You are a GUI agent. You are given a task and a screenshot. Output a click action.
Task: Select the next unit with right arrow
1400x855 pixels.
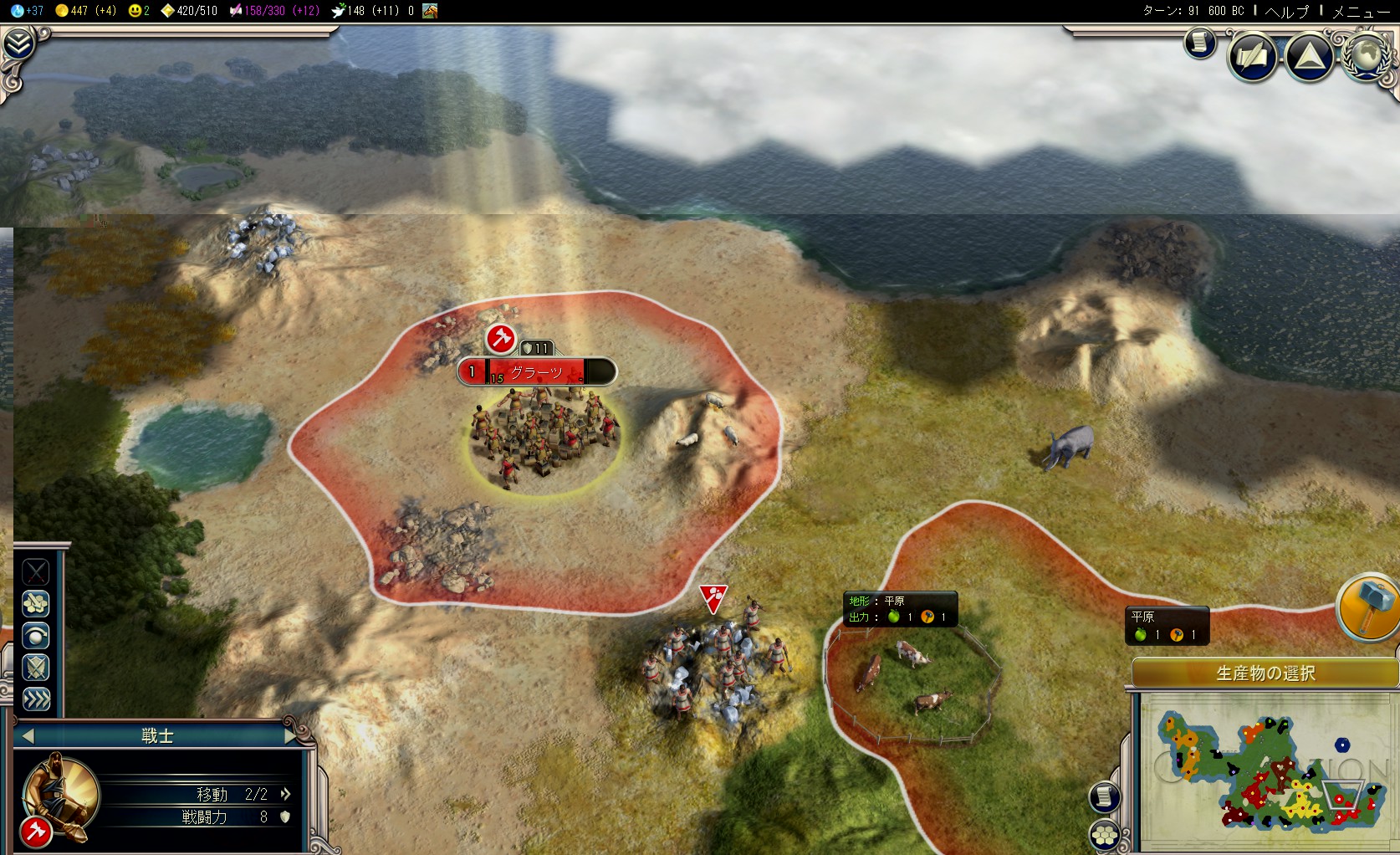(290, 736)
